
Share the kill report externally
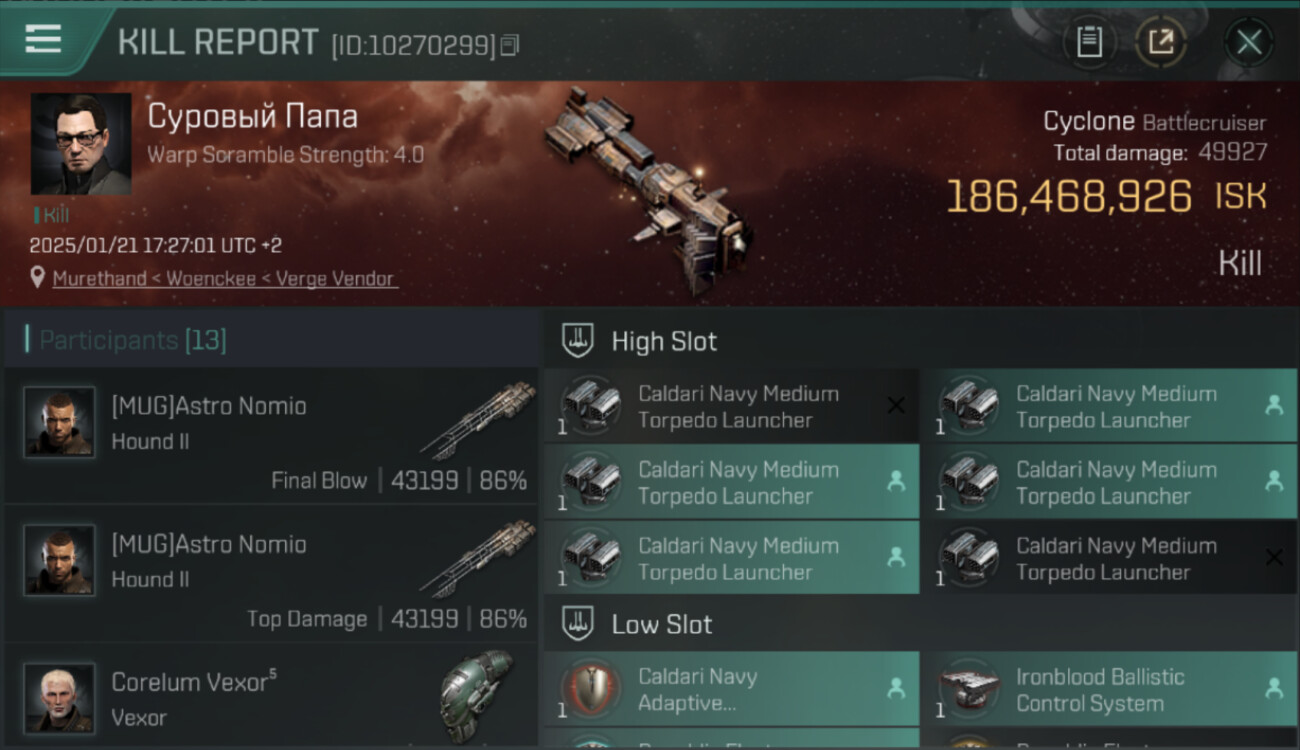pos(1160,42)
